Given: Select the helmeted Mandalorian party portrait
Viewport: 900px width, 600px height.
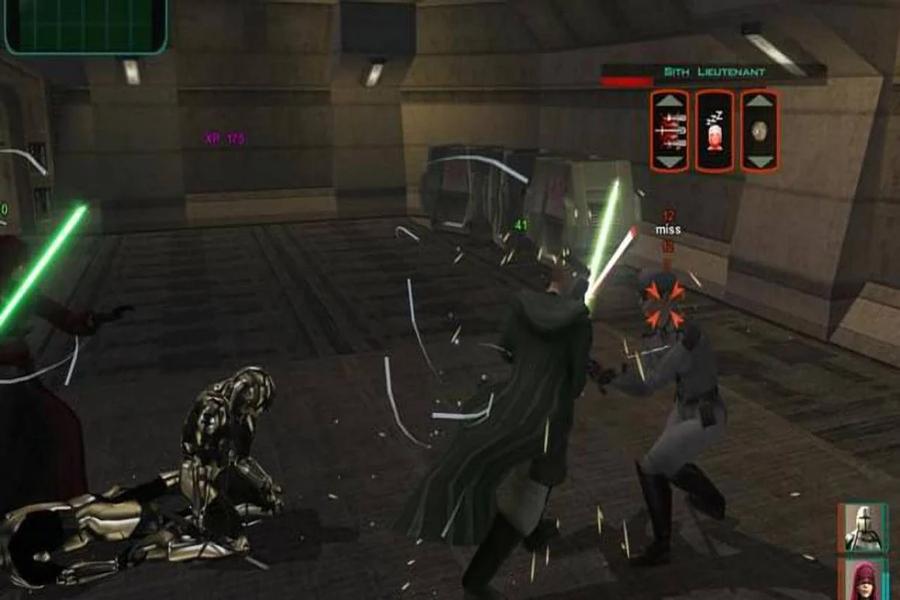Looking at the screenshot, I should [861, 528].
